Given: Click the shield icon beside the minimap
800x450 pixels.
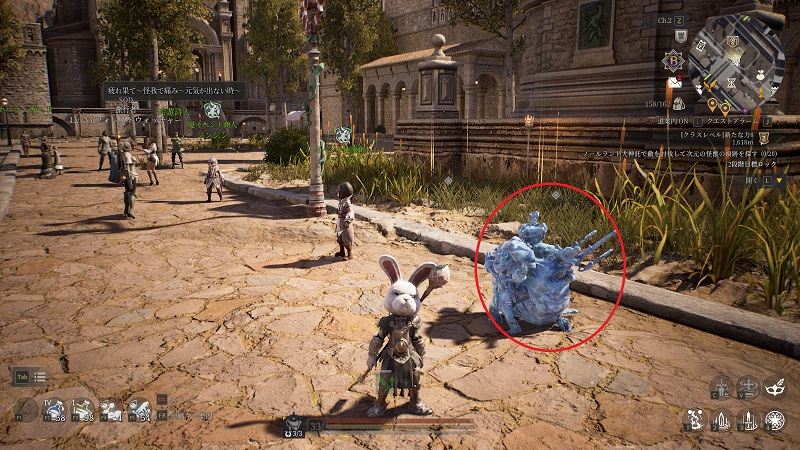Looking at the screenshot, I should 679,36.
